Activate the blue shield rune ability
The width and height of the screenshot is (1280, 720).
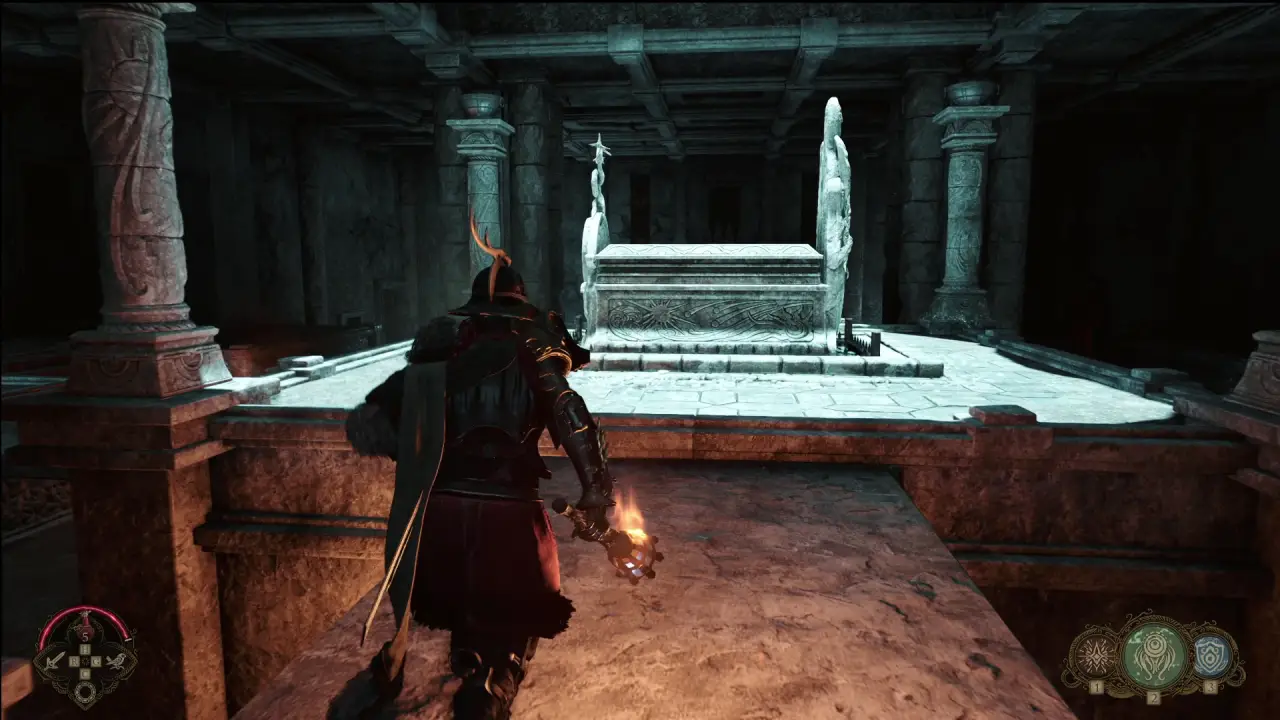[1210, 656]
